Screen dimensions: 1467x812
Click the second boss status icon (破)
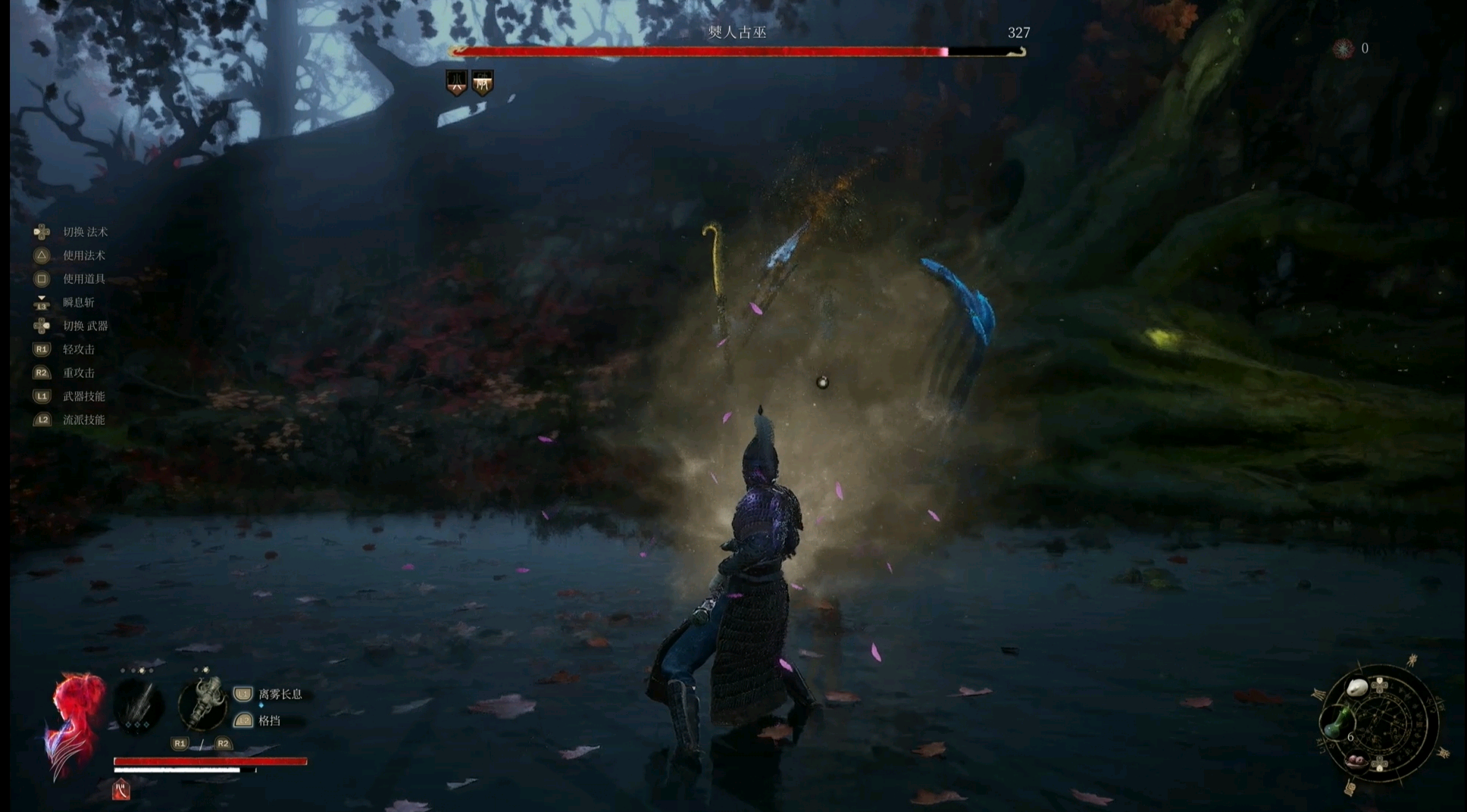(483, 83)
